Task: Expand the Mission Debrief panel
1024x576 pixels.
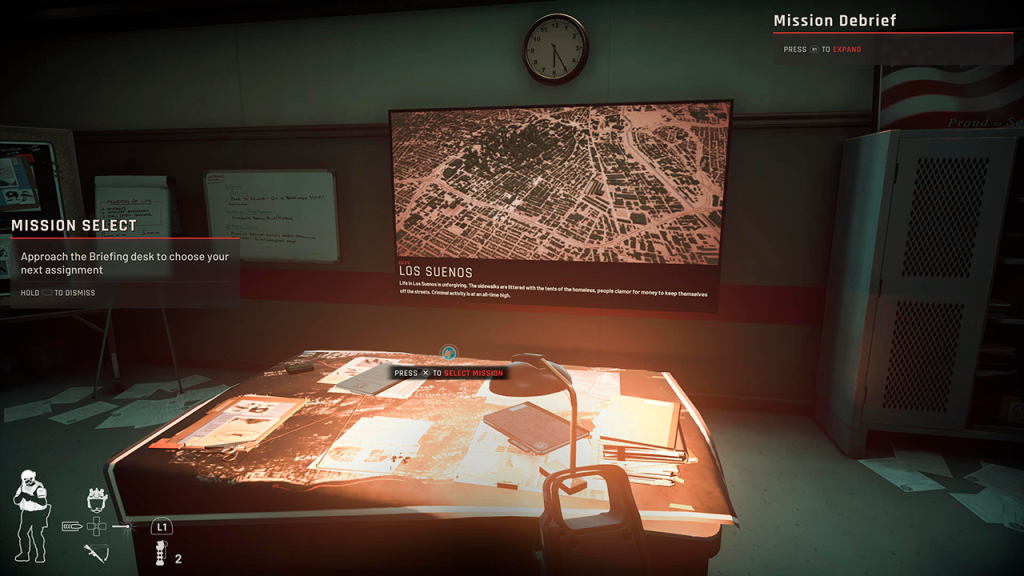Action: [x=823, y=49]
